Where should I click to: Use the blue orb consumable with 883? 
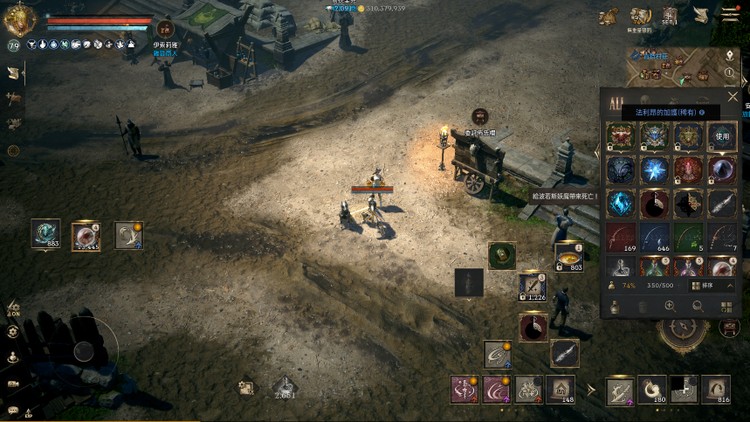click(46, 233)
